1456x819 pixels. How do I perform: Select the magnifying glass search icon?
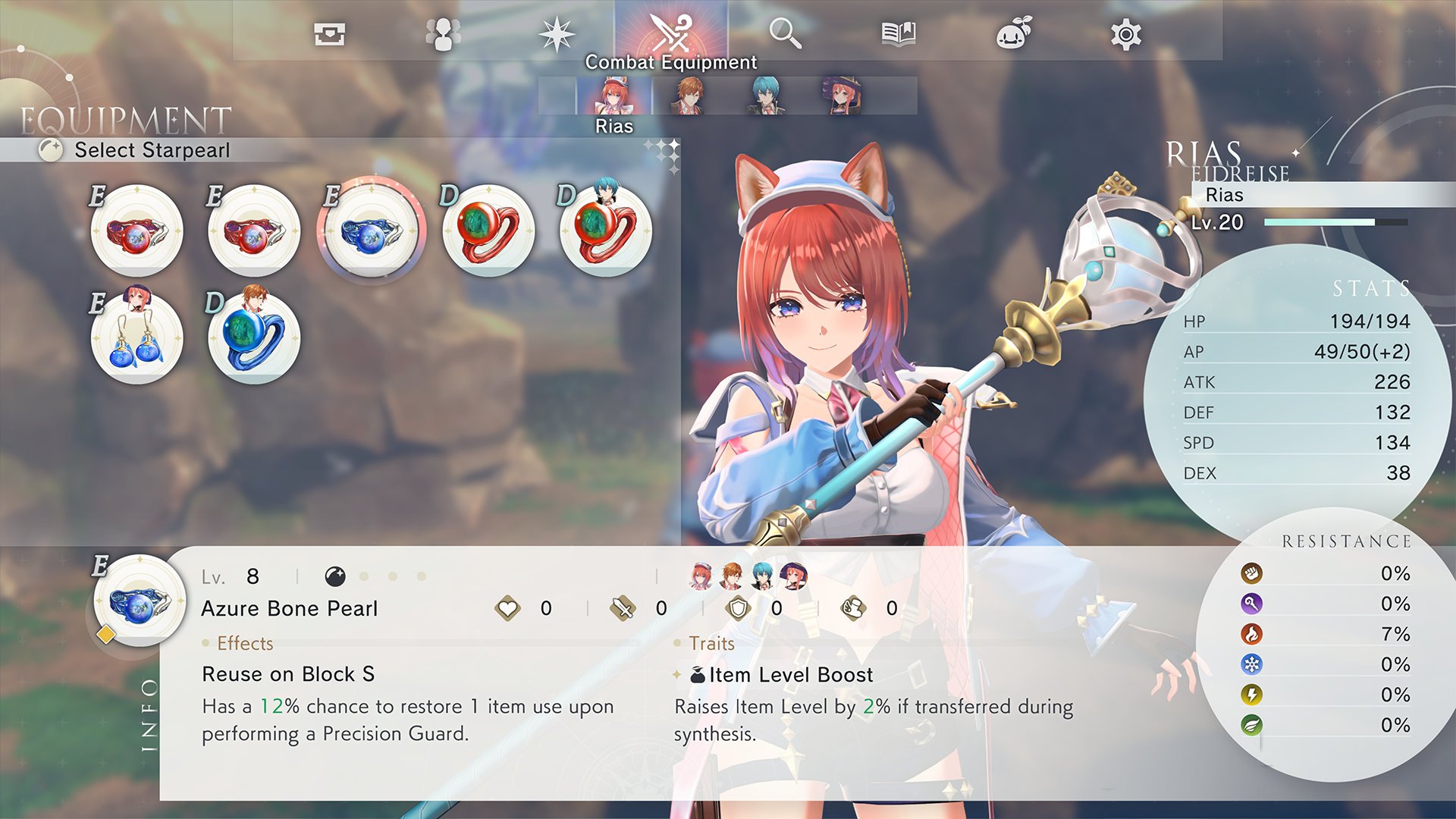tap(786, 32)
